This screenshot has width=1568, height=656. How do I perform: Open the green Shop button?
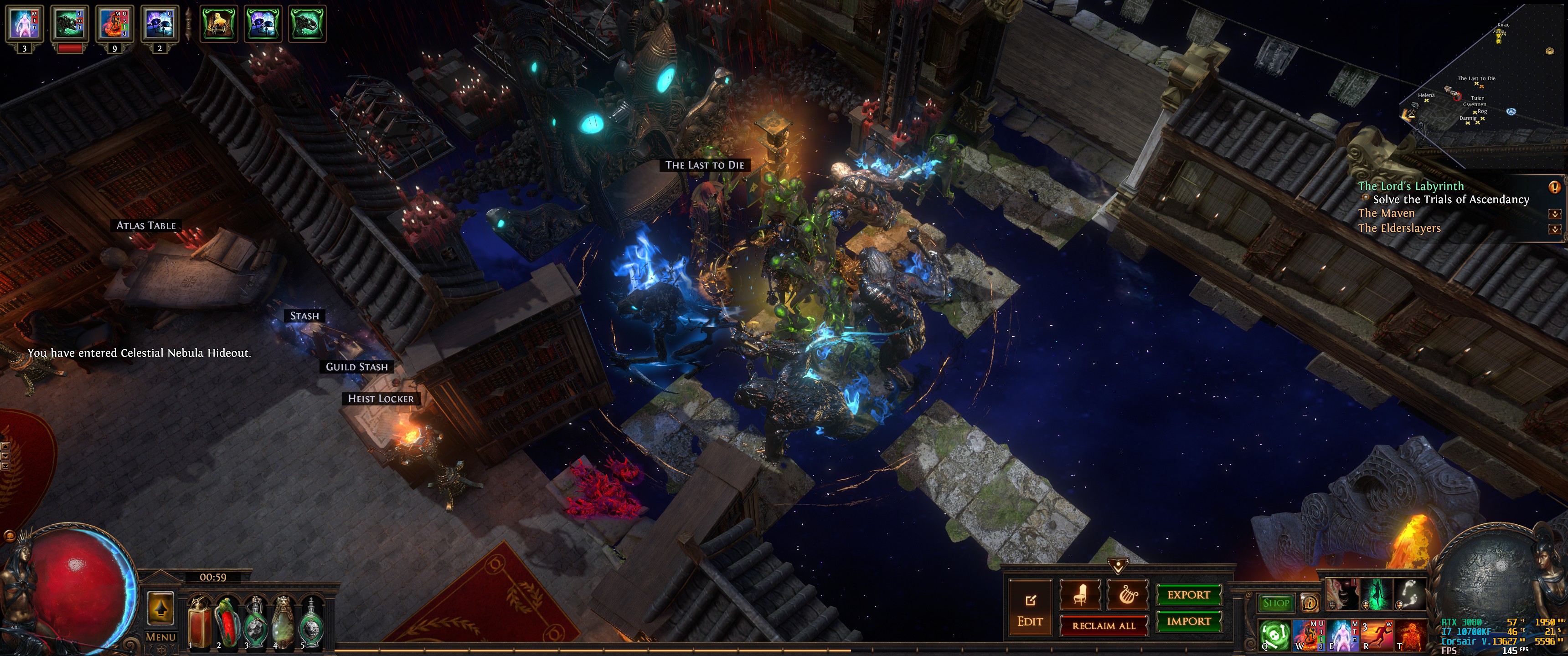click(x=1276, y=603)
